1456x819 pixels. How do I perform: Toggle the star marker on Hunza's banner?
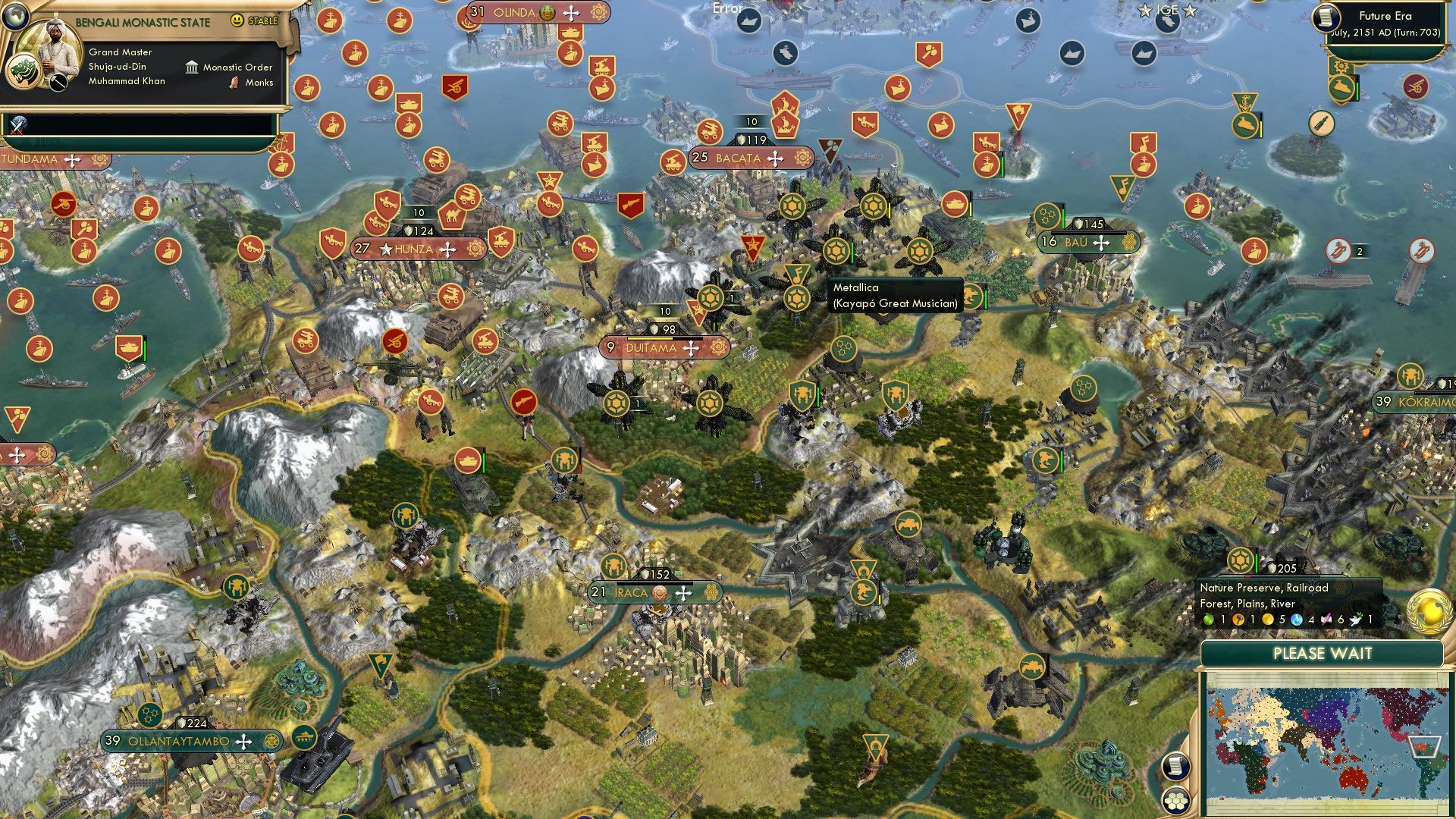click(387, 249)
